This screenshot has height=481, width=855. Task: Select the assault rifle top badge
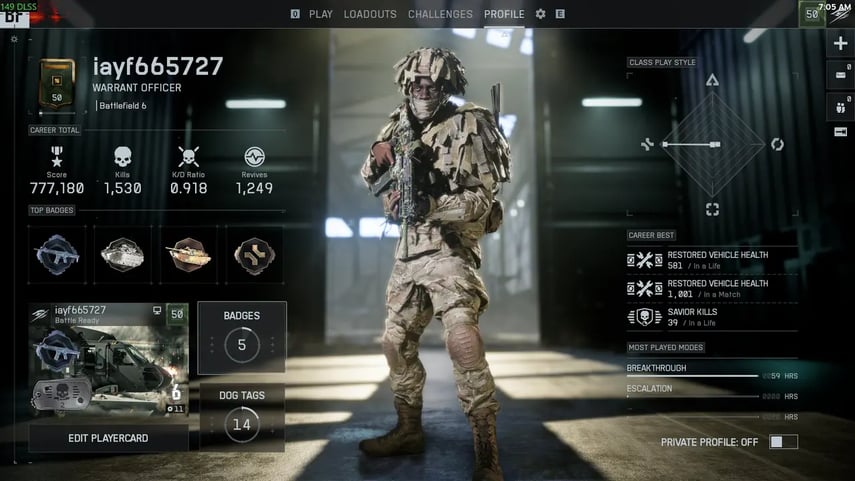tap(58, 254)
